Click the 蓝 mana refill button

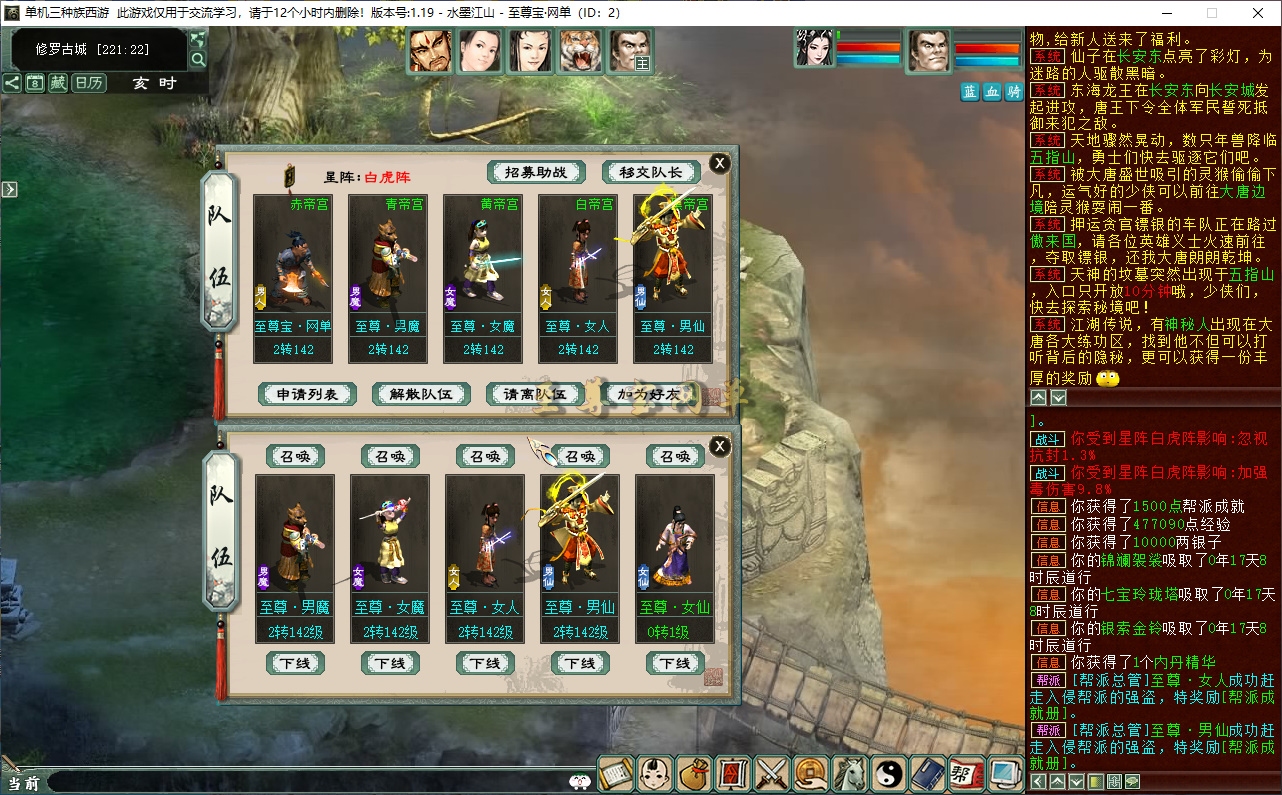pyautogui.click(x=970, y=92)
